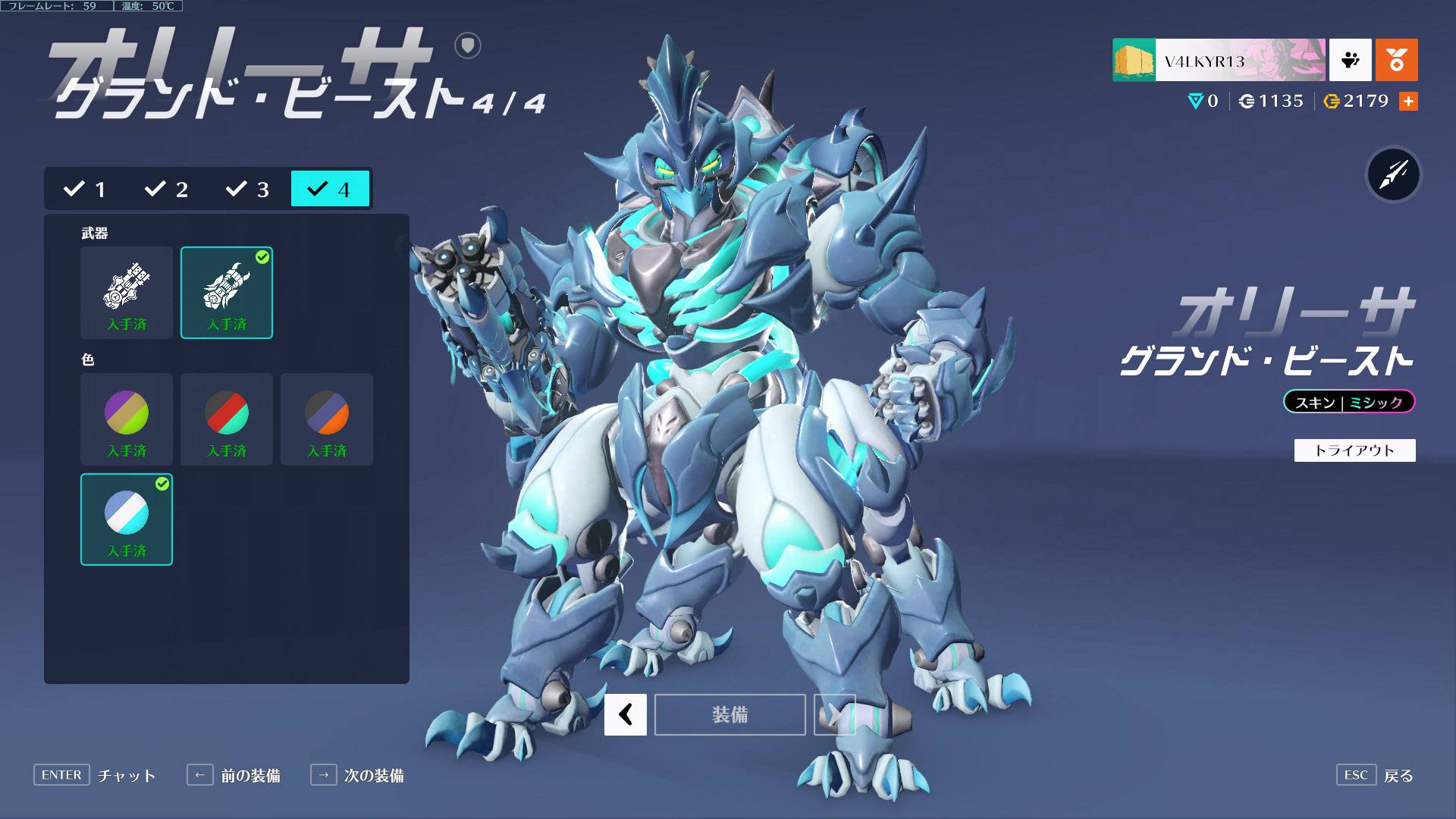The width and height of the screenshot is (1456, 819).
Task: Click the 装備 equip button
Action: pyautogui.click(x=730, y=714)
